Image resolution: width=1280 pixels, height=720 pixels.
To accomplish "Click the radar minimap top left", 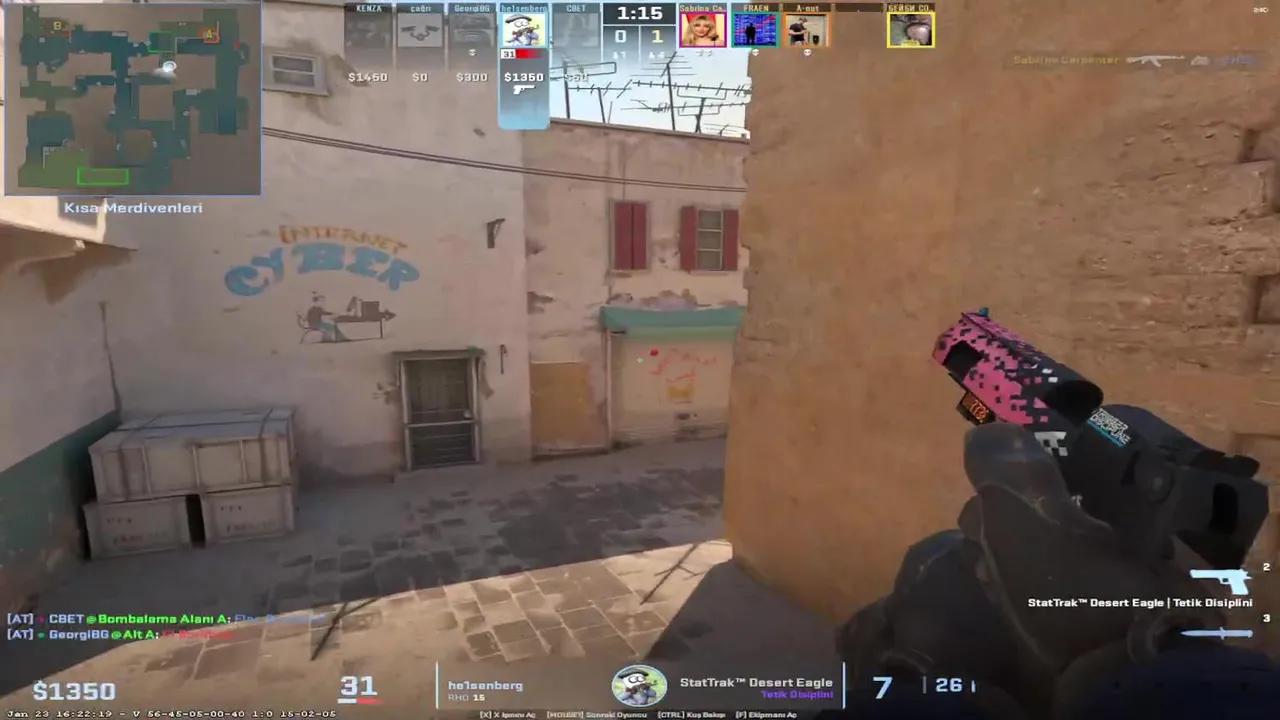I will coord(133,97).
